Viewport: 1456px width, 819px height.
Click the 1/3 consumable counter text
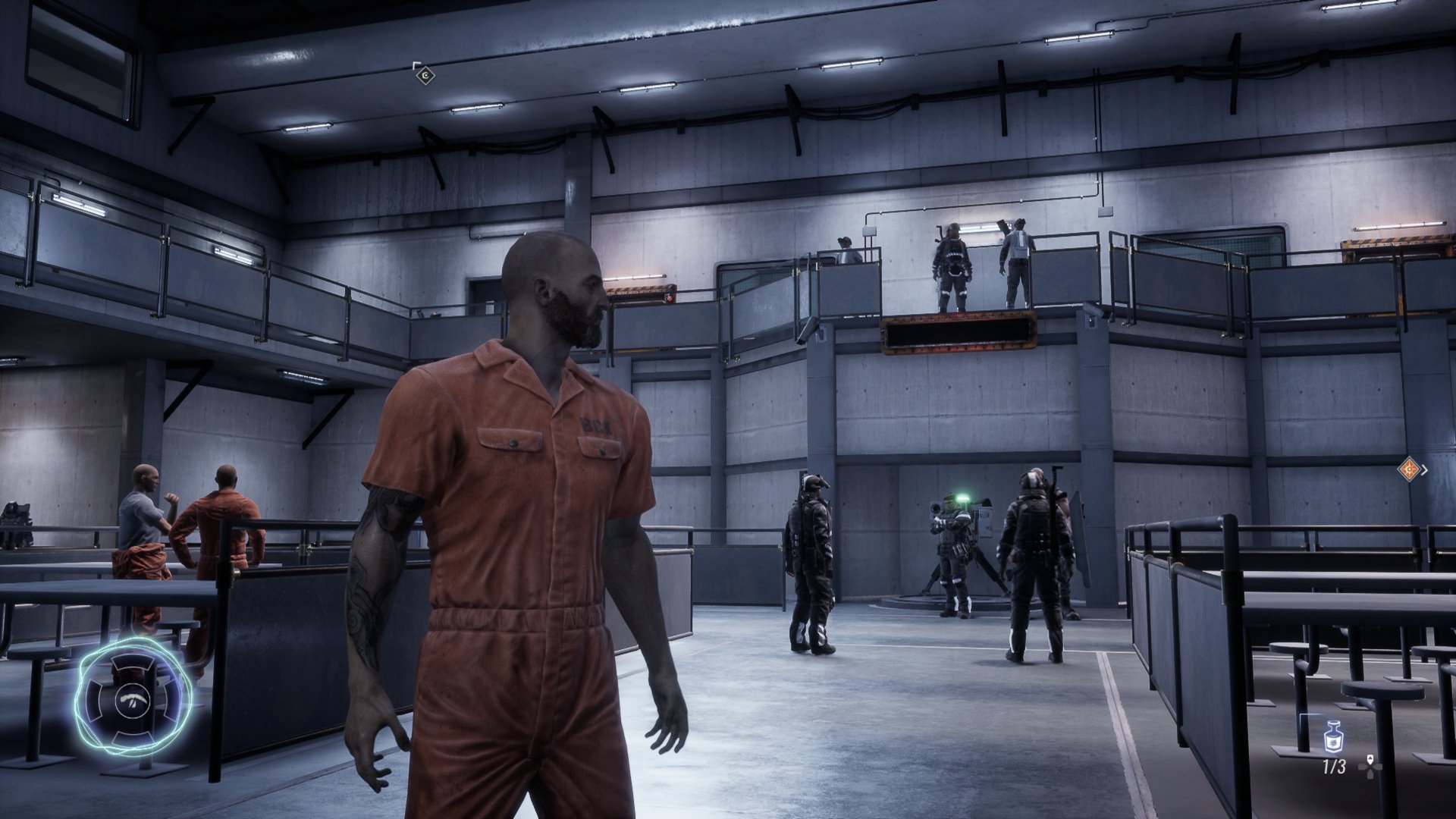1334,767
